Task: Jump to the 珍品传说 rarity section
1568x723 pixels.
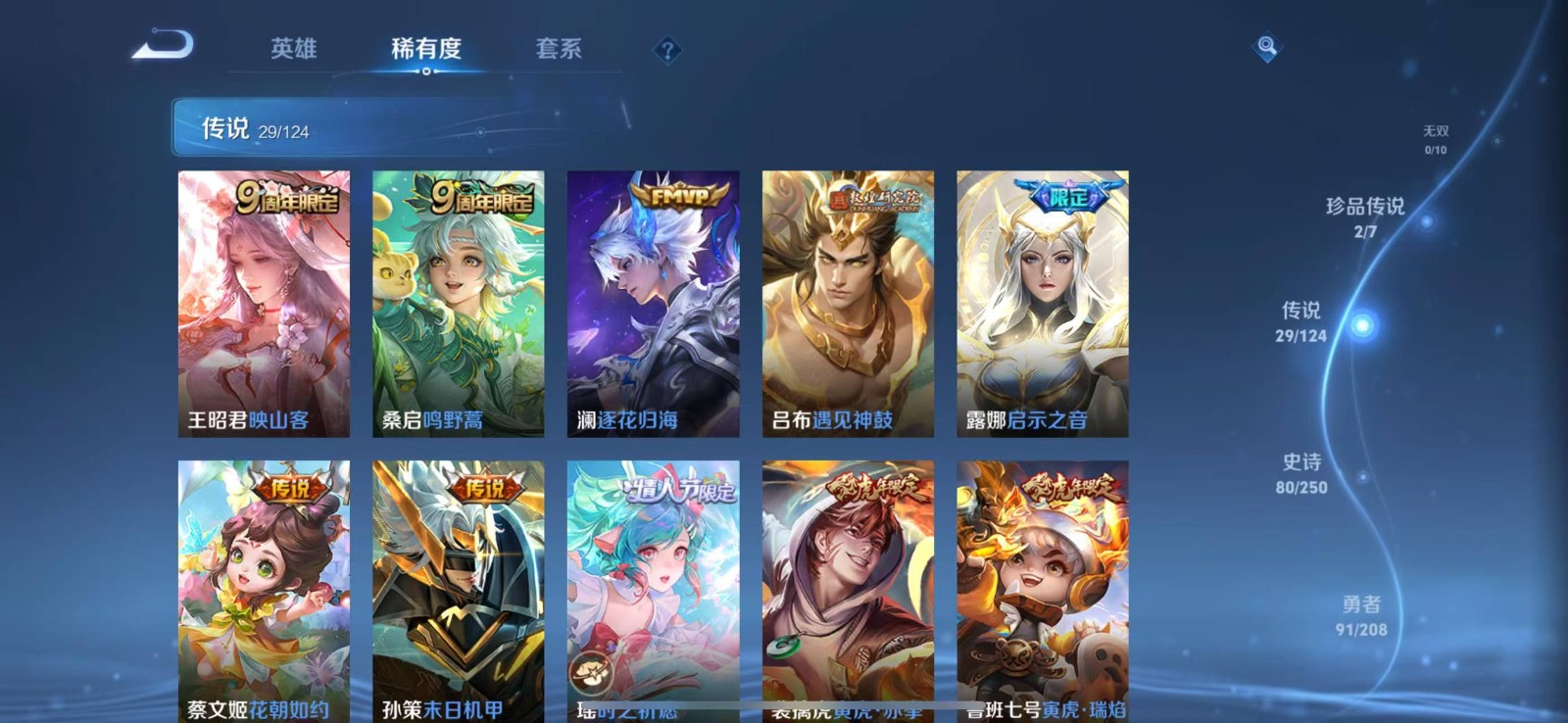Action: coord(1365,217)
